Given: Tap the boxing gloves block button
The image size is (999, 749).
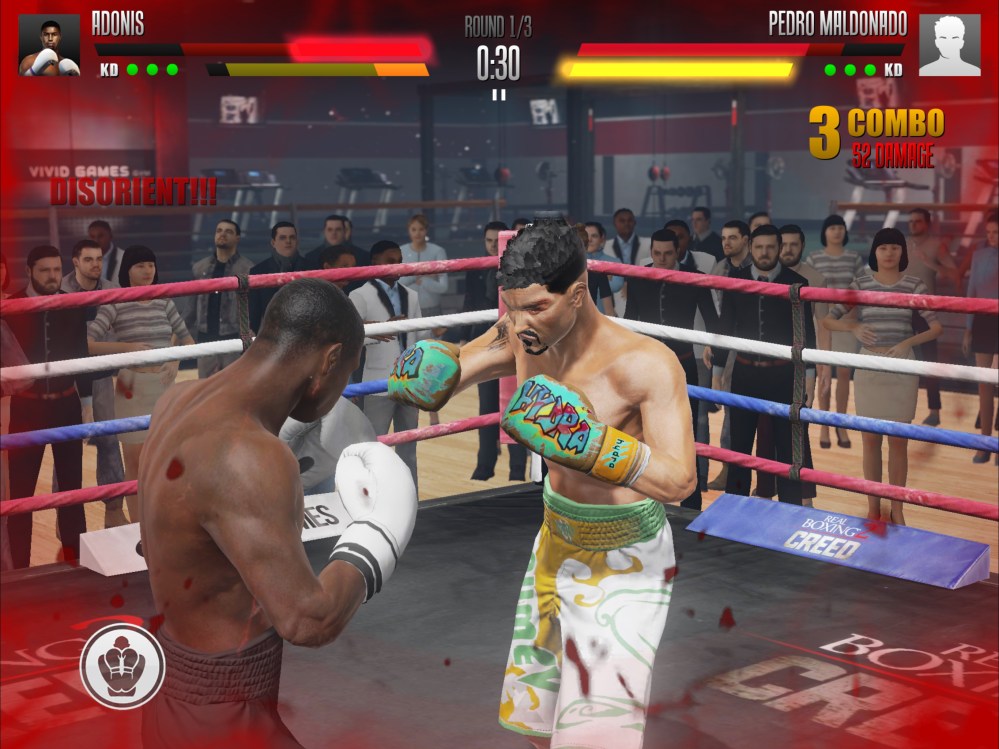Looking at the screenshot, I should [x=122, y=665].
